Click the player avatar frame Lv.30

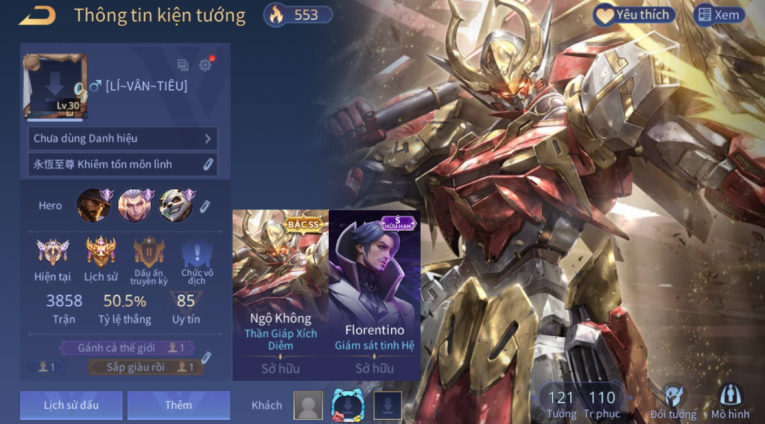click(53, 85)
